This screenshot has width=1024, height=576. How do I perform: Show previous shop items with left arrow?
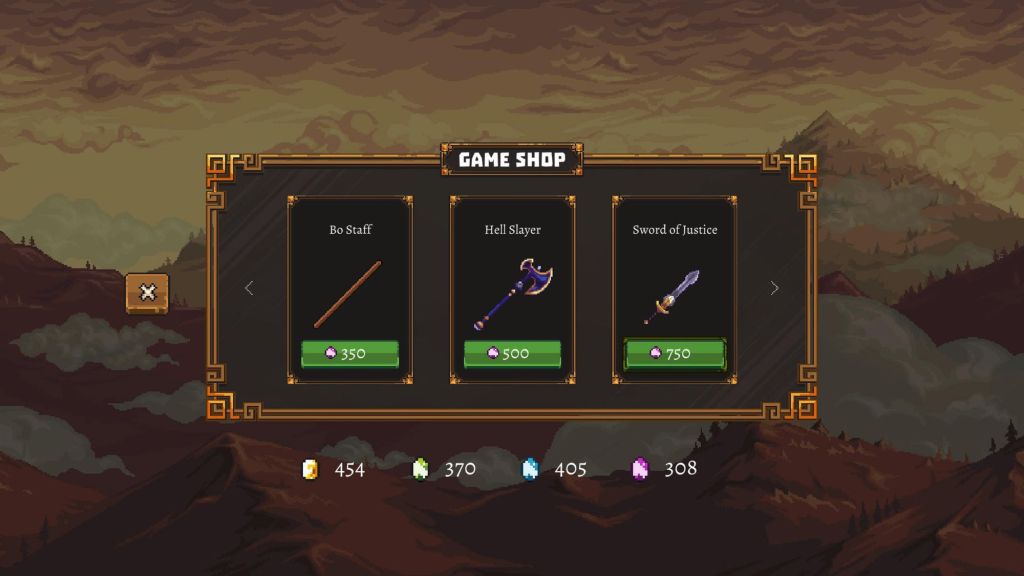pos(249,288)
